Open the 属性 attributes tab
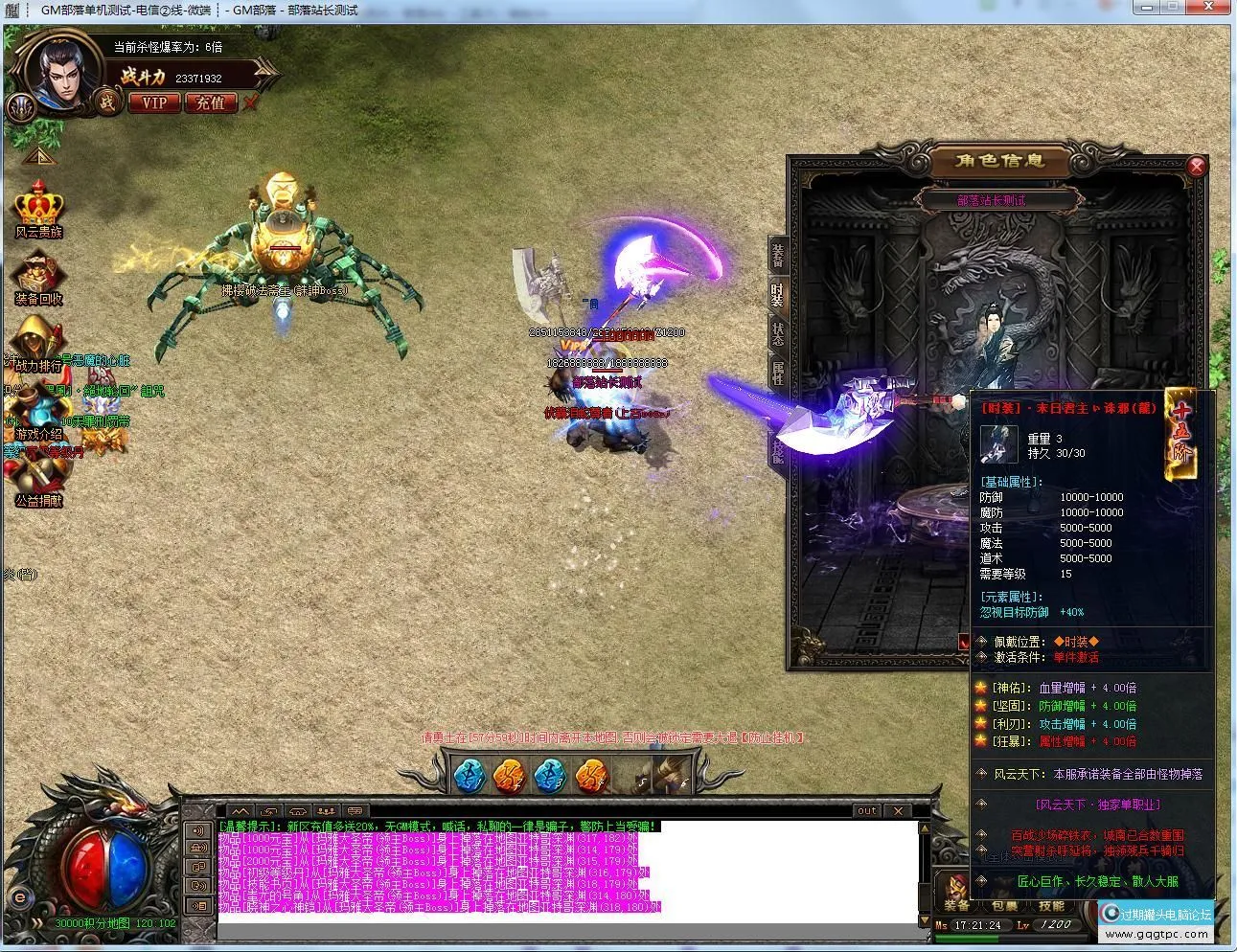1237x952 pixels. click(x=778, y=373)
